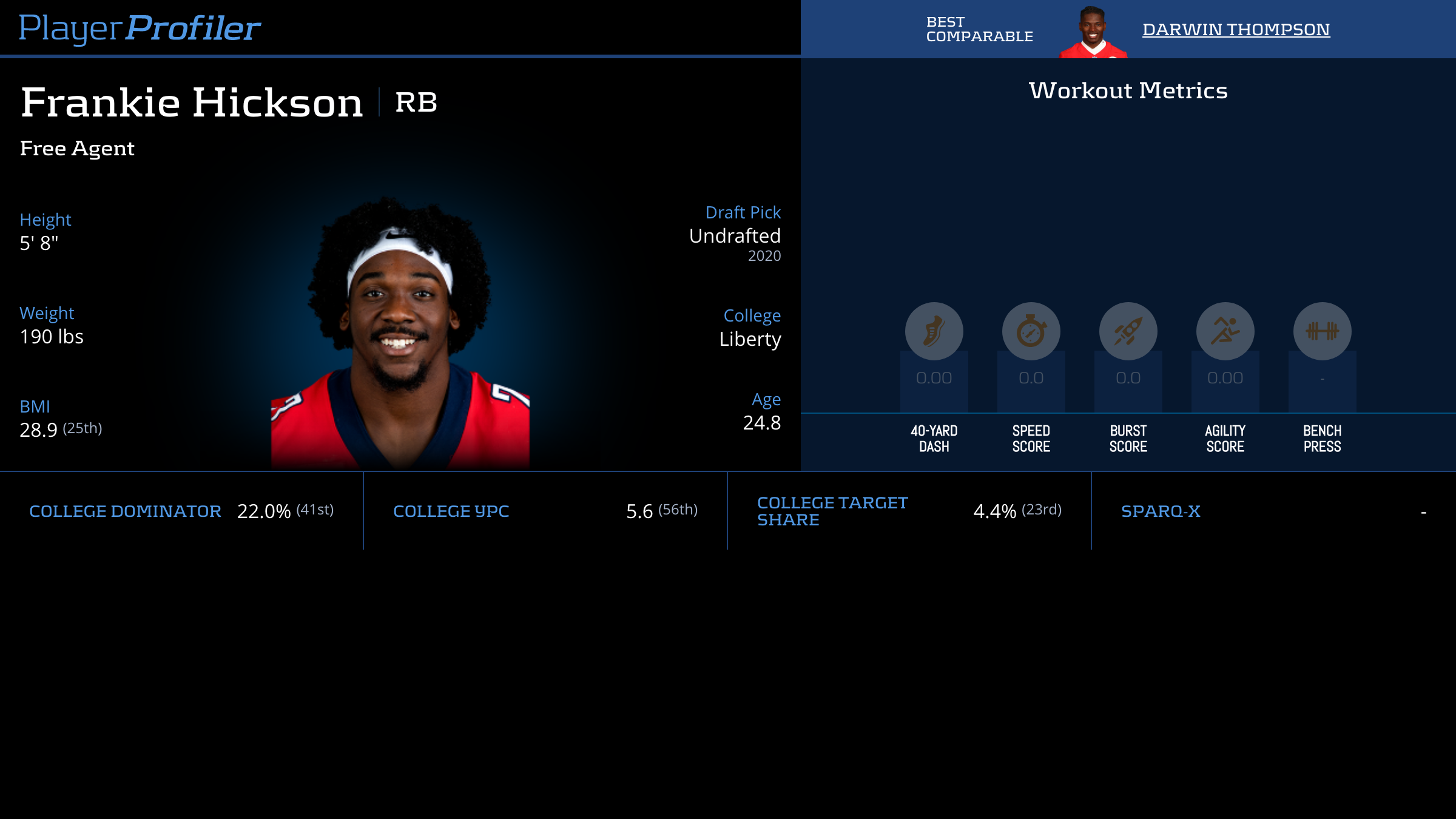Select the 40-Yard Dash shoe icon

pos(934,331)
